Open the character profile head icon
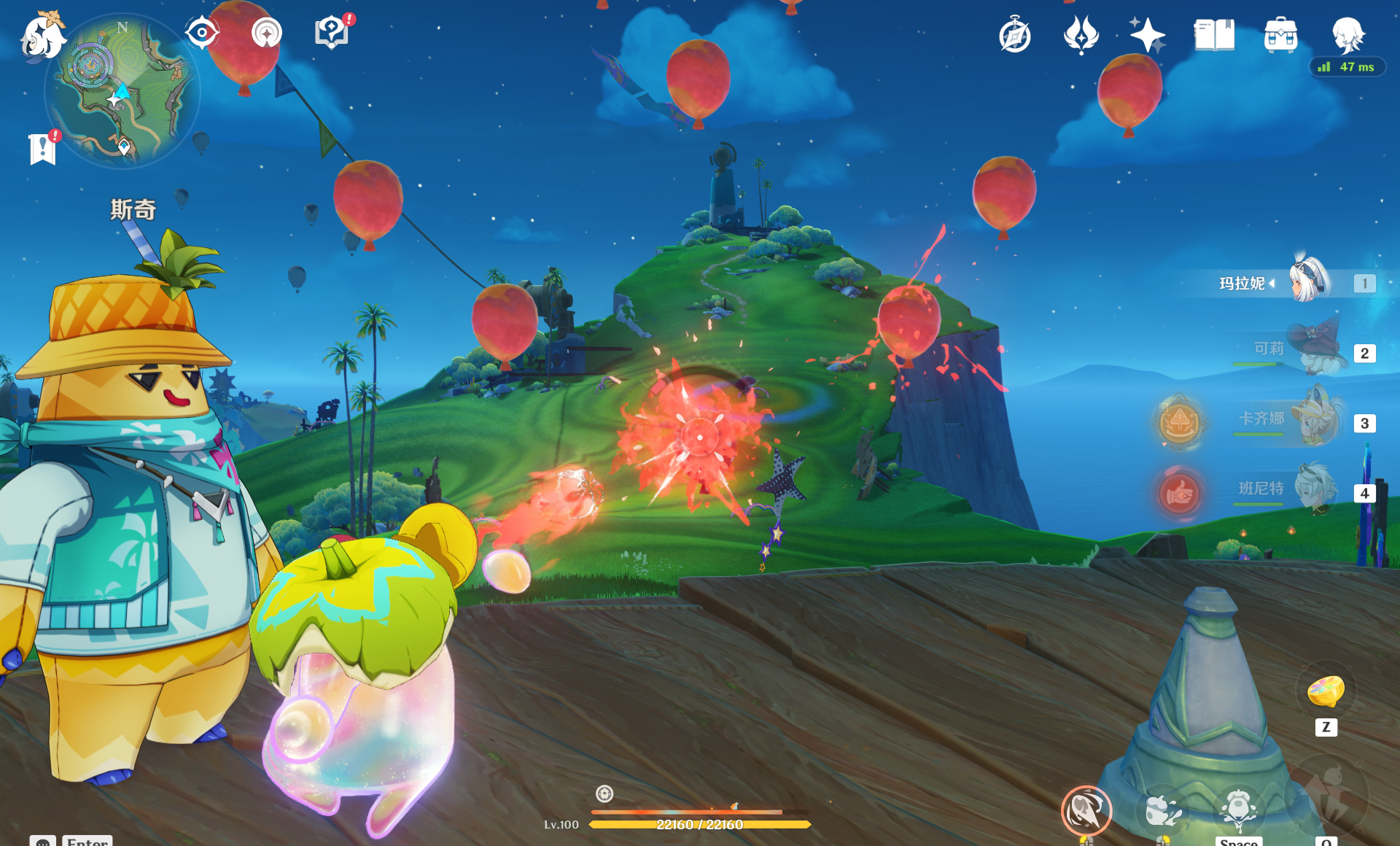 coord(1347,35)
